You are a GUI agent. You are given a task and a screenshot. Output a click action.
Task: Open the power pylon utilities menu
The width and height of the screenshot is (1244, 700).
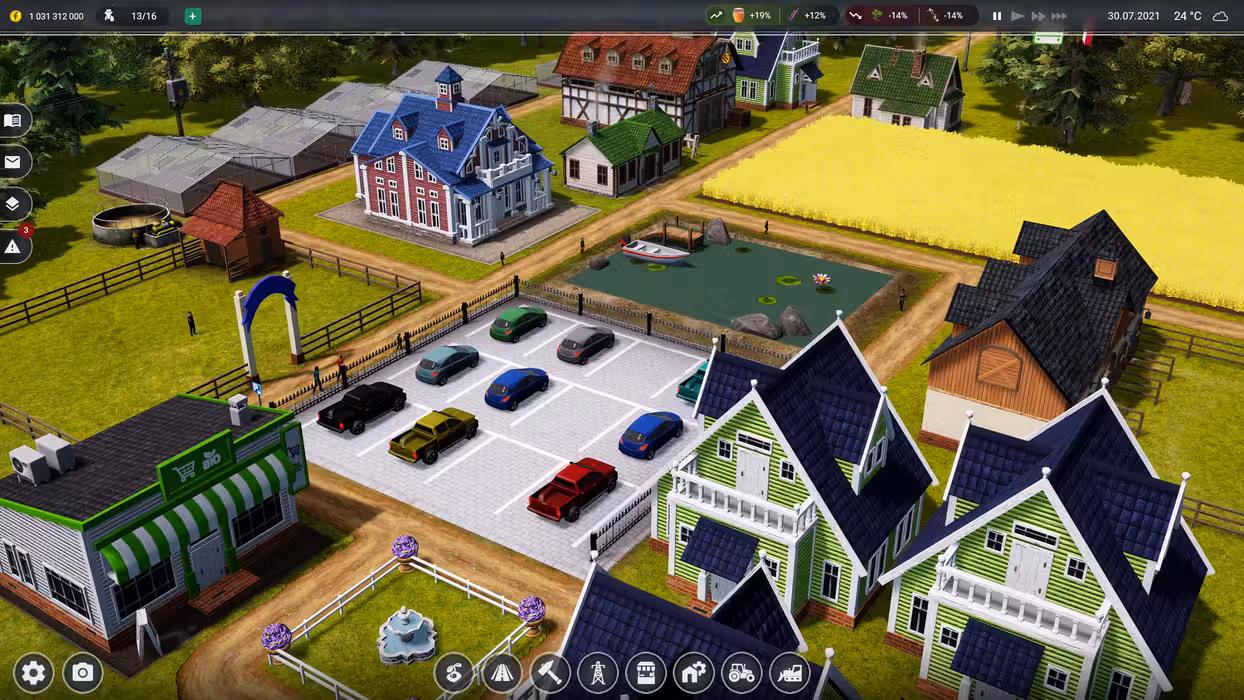pyautogui.click(x=598, y=673)
